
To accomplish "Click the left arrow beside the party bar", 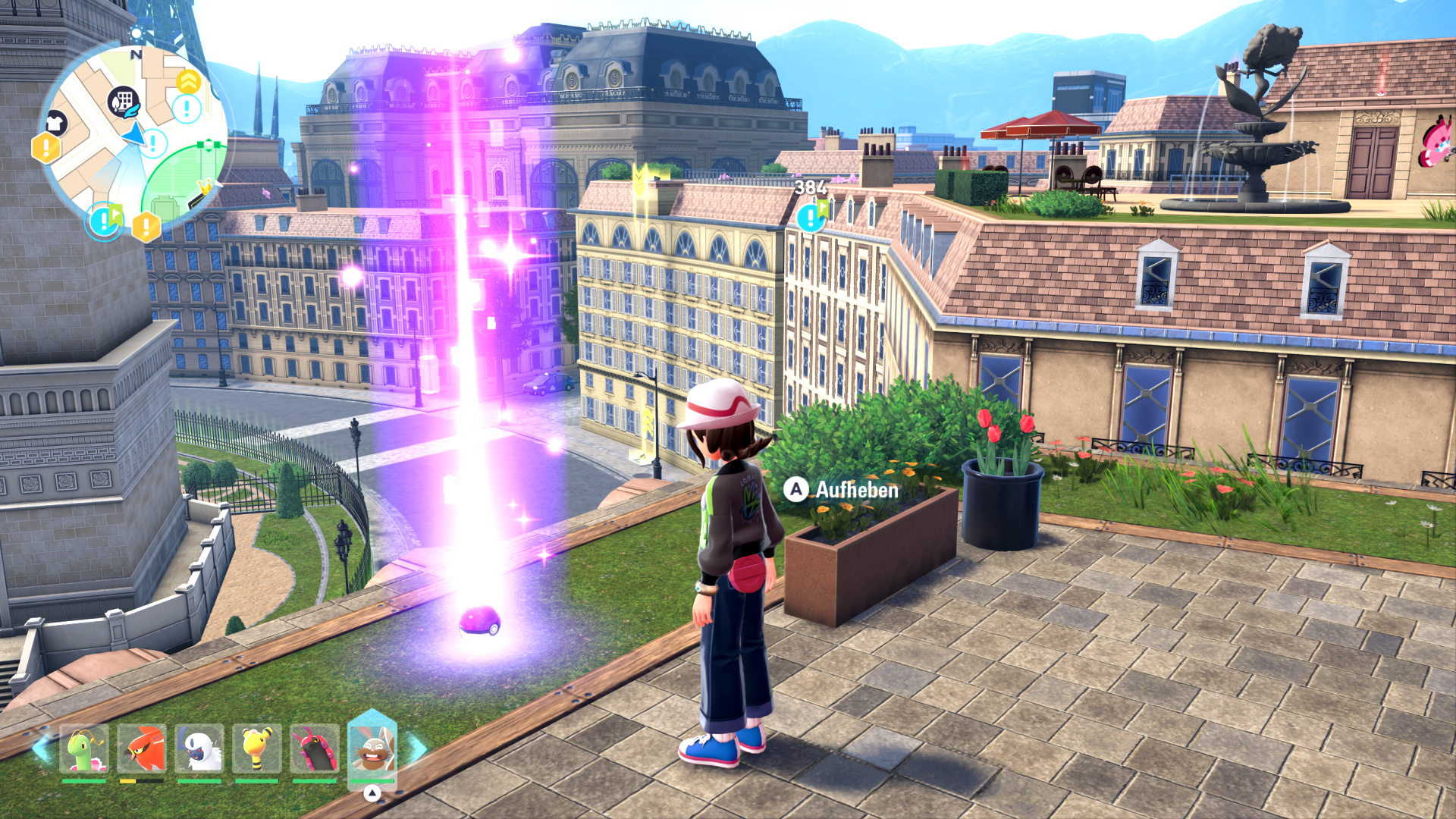I will (x=42, y=748).
